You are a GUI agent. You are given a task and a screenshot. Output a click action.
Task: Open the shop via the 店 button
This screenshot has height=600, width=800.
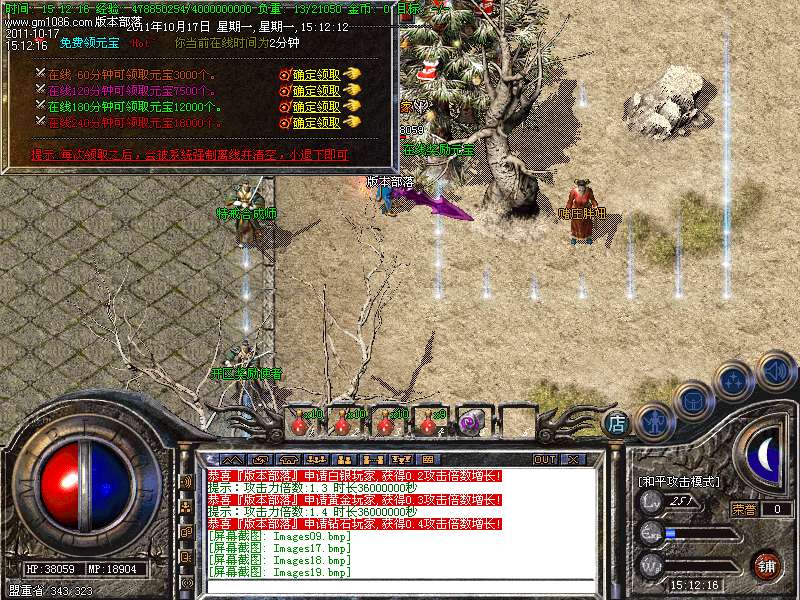618,423
